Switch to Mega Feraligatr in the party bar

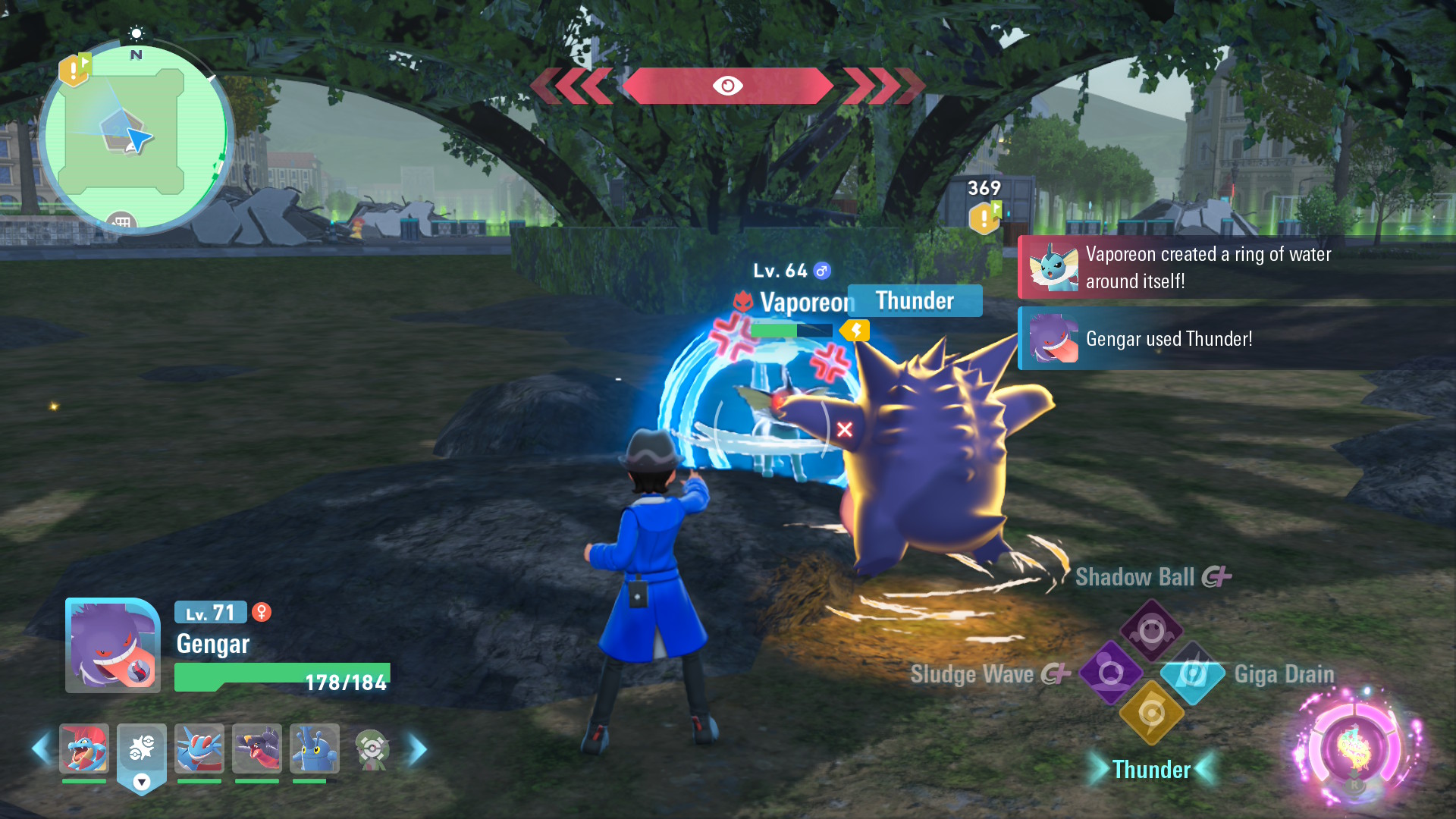click(x=84, y=748)
